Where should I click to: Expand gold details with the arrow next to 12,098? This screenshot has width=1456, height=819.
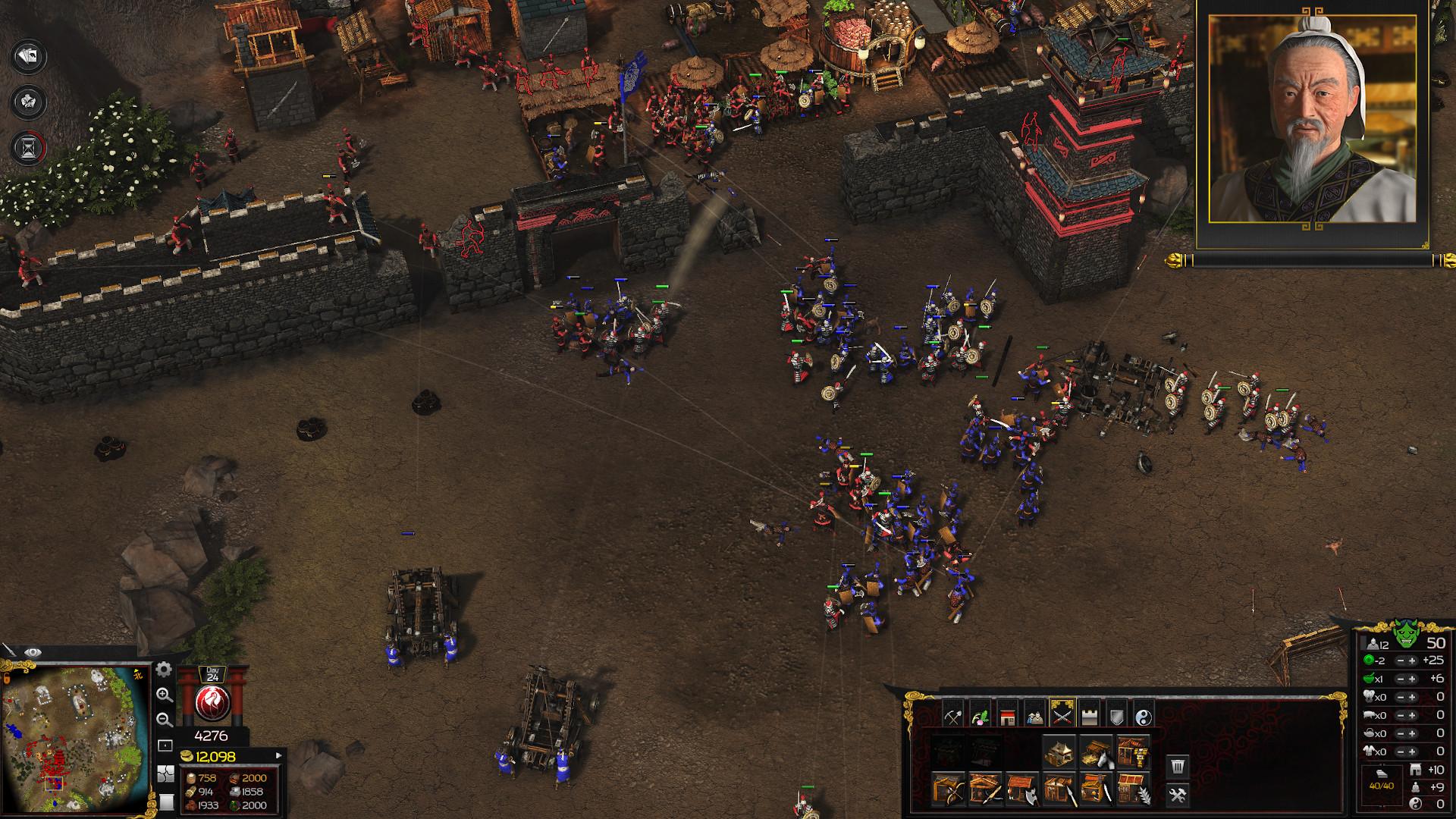tap(278, 756)
